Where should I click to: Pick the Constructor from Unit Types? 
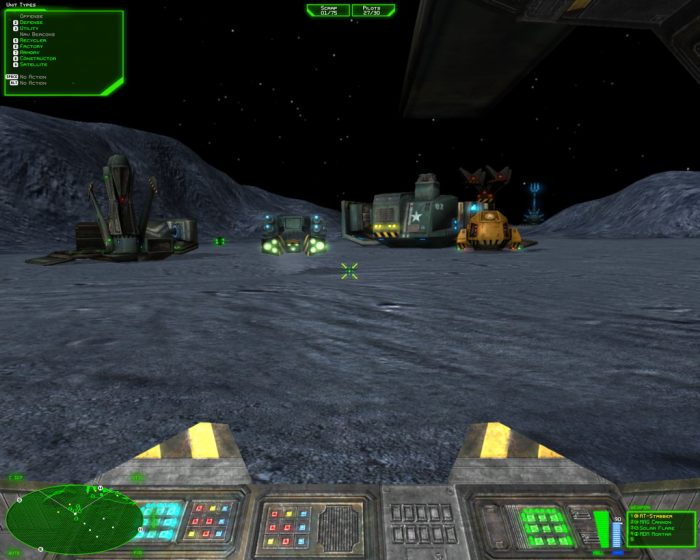coord(37,59)
